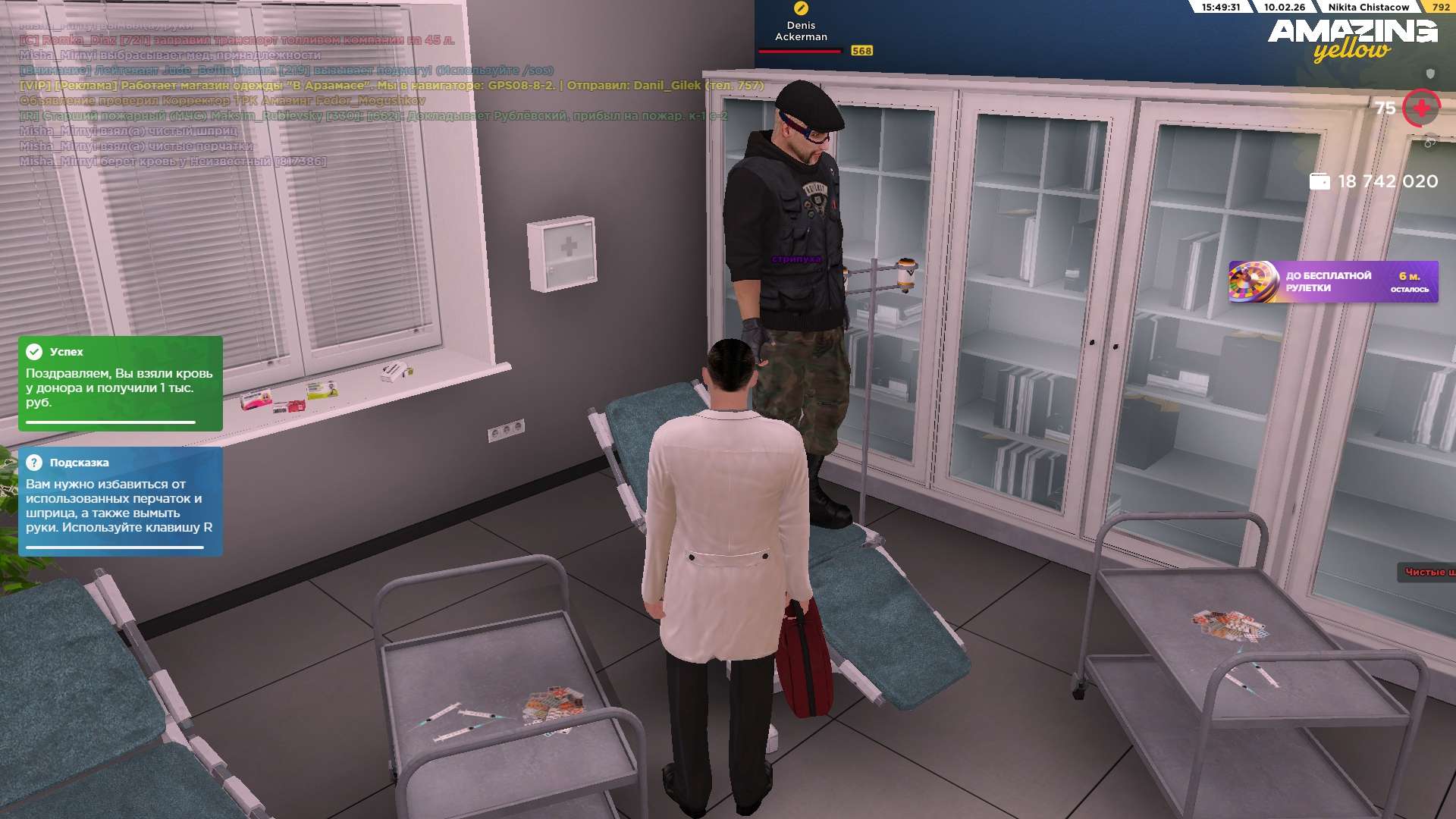
Task: Click the green success notification
Action: 121,383
